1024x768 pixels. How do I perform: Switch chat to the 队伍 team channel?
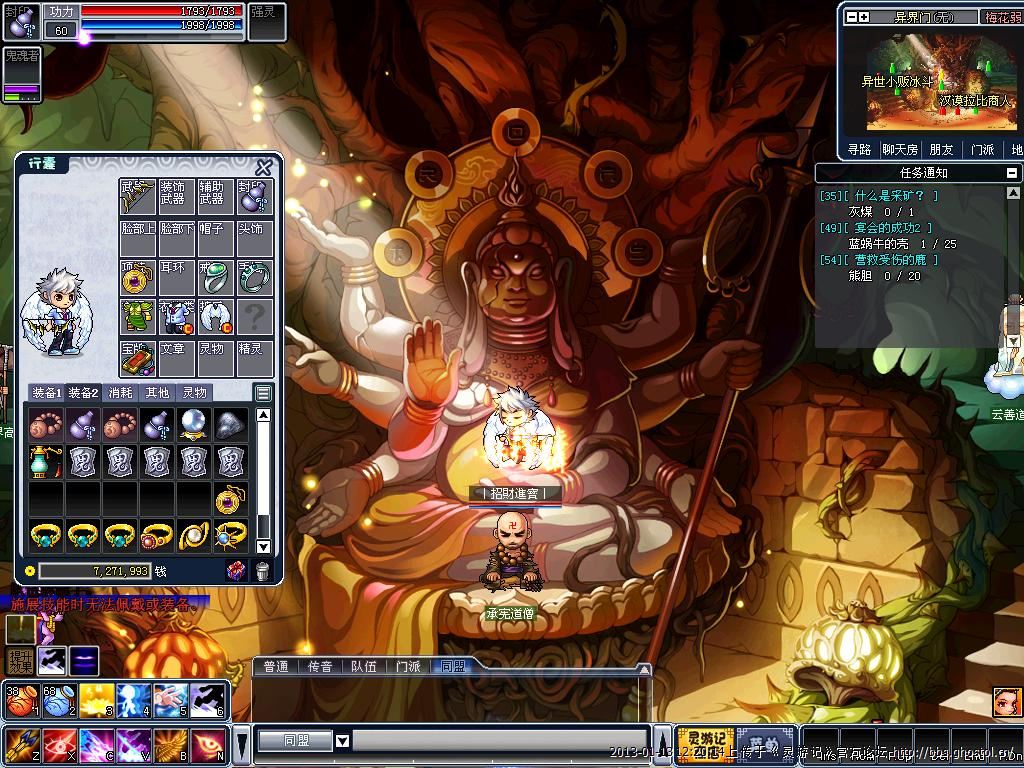point(363,666)
